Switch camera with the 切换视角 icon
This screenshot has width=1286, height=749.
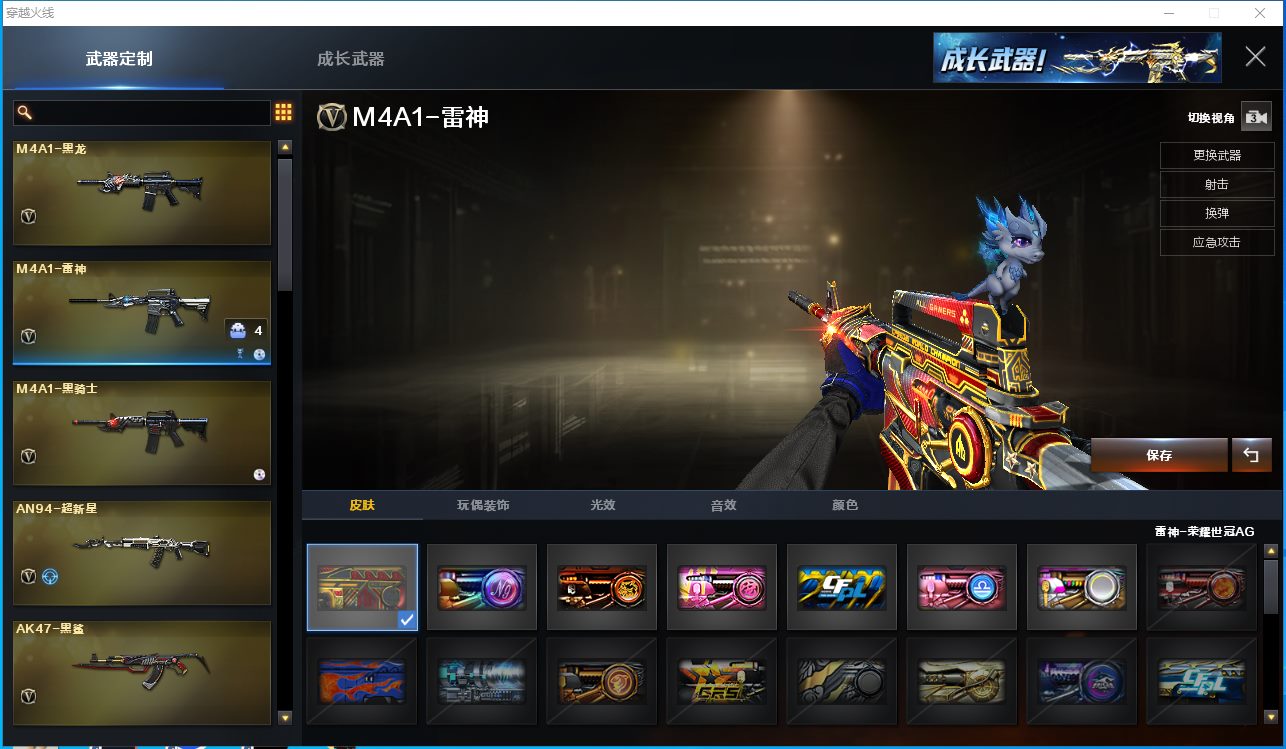(1255, 117)
